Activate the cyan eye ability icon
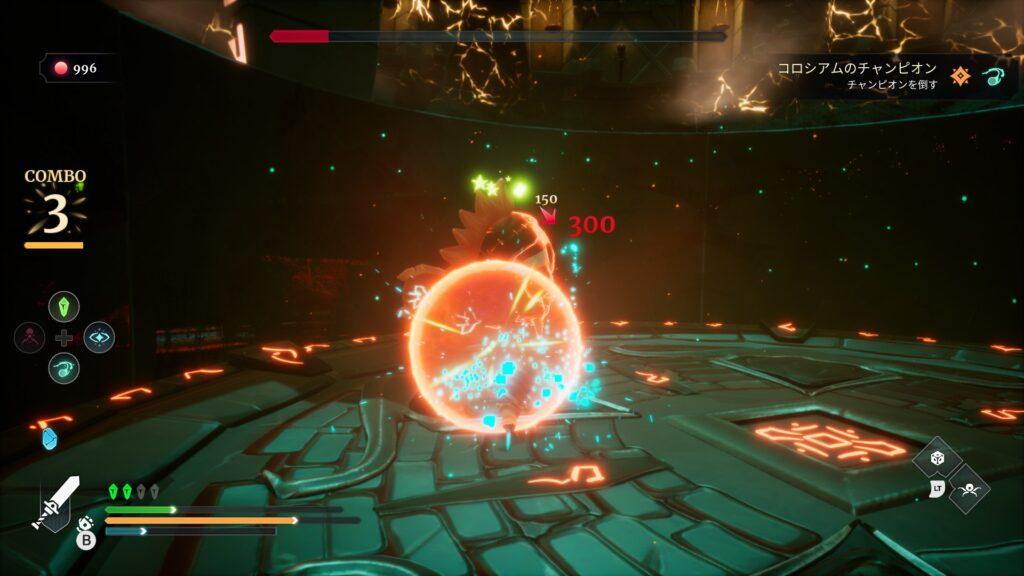This screenshot has height=576, width=1024. 99,337
